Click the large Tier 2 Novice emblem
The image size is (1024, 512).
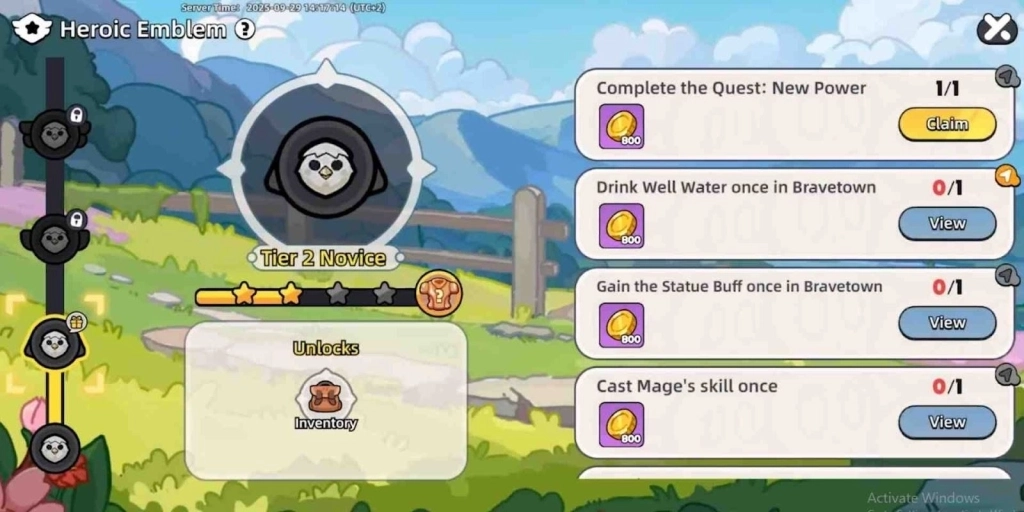pos(325,168)
